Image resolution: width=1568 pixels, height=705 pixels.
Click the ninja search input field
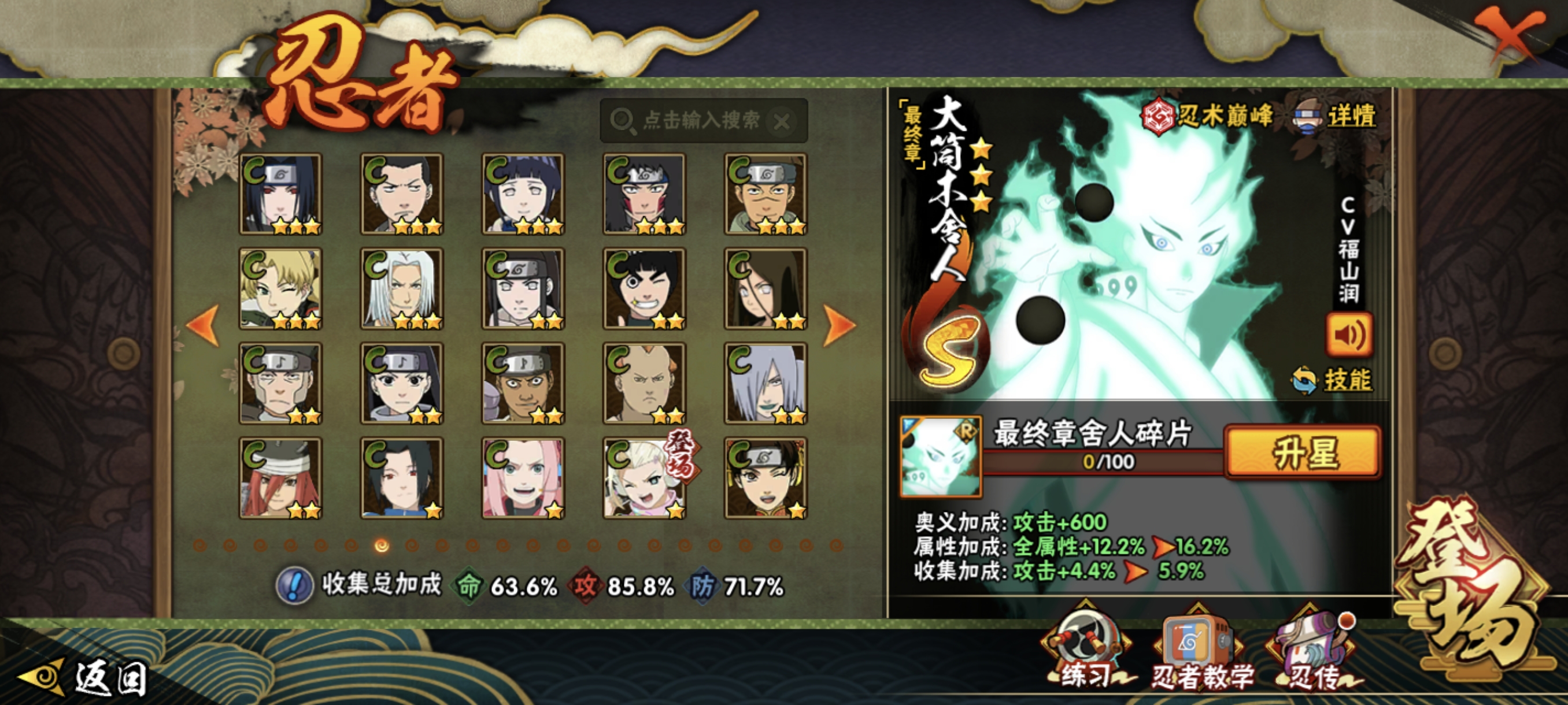point(700,120)
